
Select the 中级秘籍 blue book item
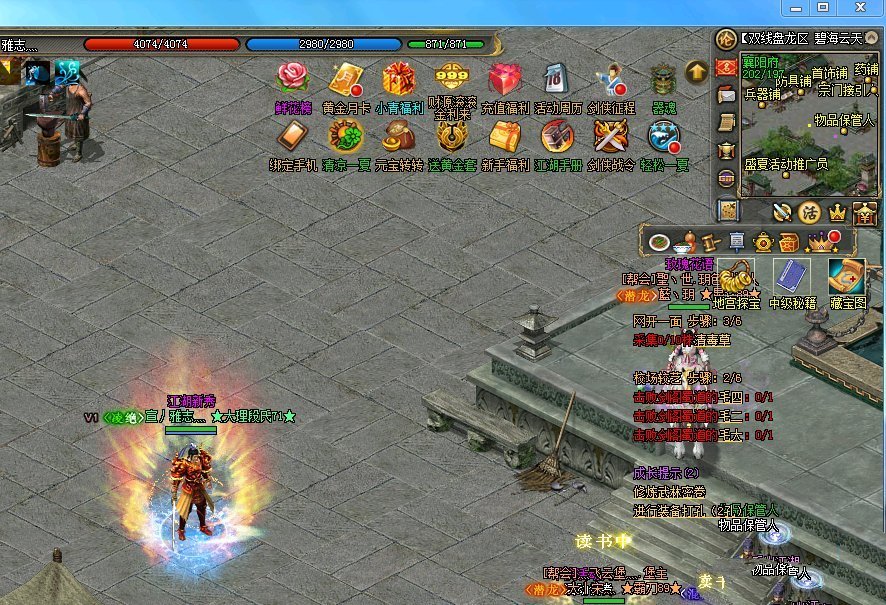point(793,276)
